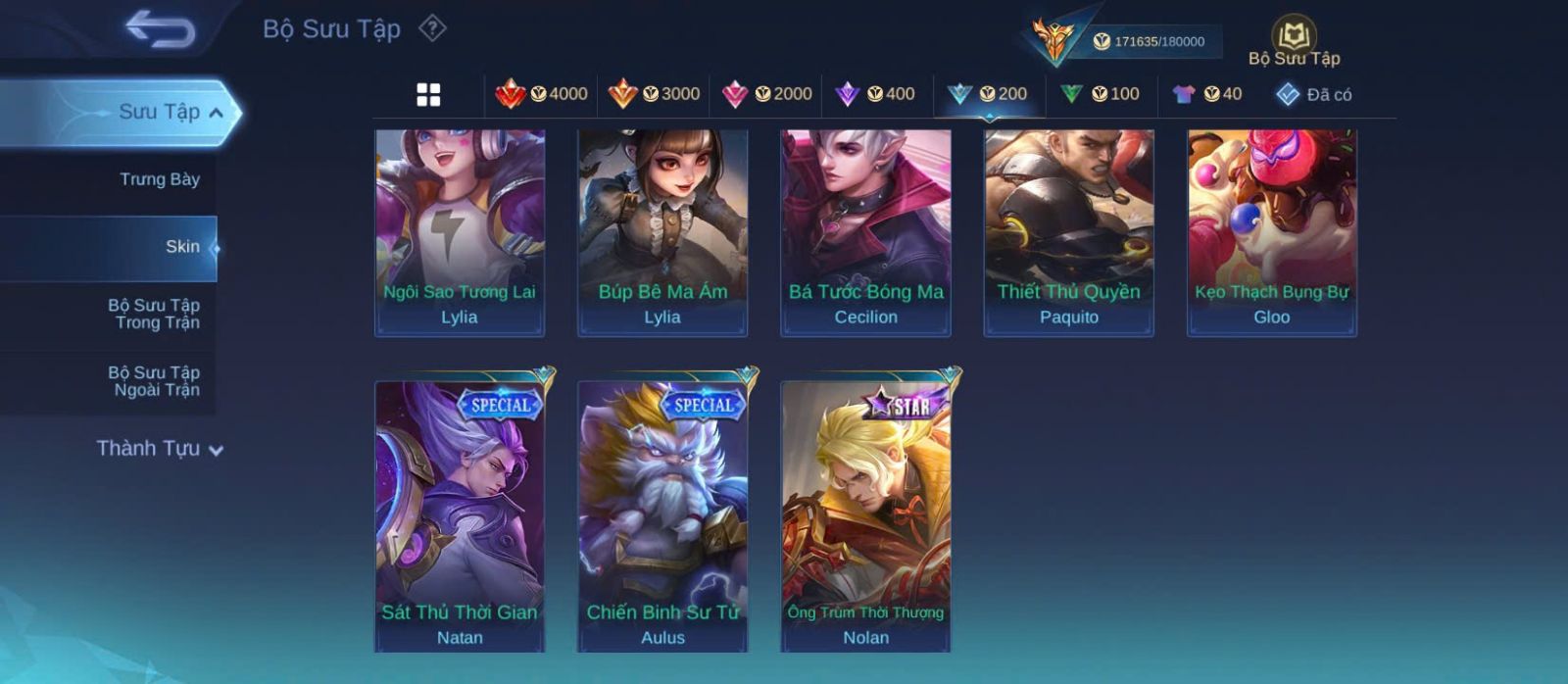Choose Natan's Sát Thủ Thời Gian skin
The height and width of the screenshot is (684, 1568).
tap(460, 514)
